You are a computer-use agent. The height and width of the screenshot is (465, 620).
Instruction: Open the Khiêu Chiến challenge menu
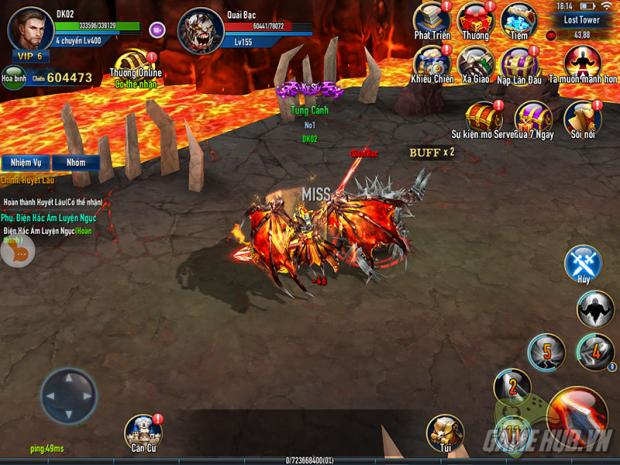tap(430, 63)
